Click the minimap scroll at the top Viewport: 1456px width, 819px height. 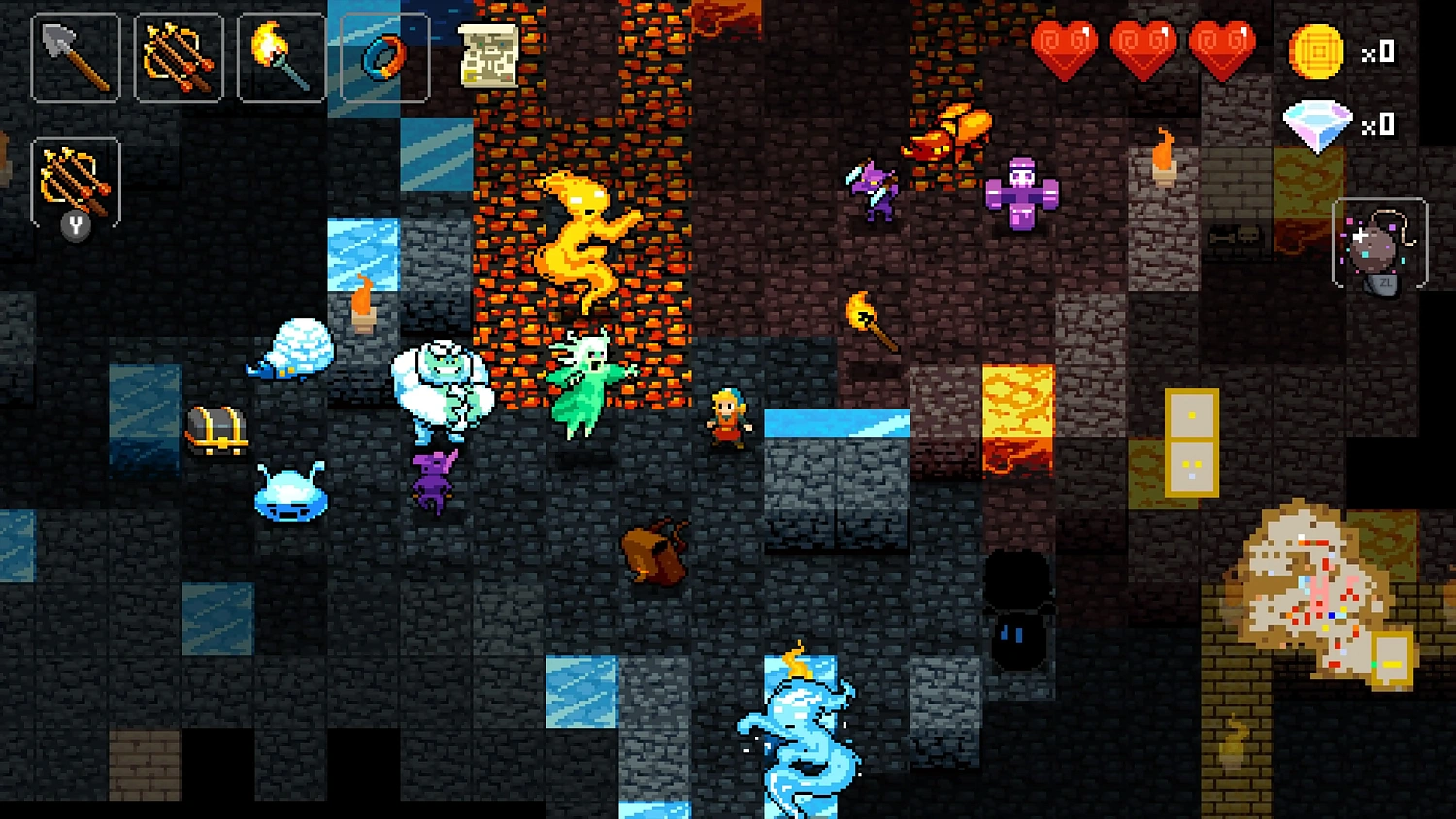click(488, 55)
